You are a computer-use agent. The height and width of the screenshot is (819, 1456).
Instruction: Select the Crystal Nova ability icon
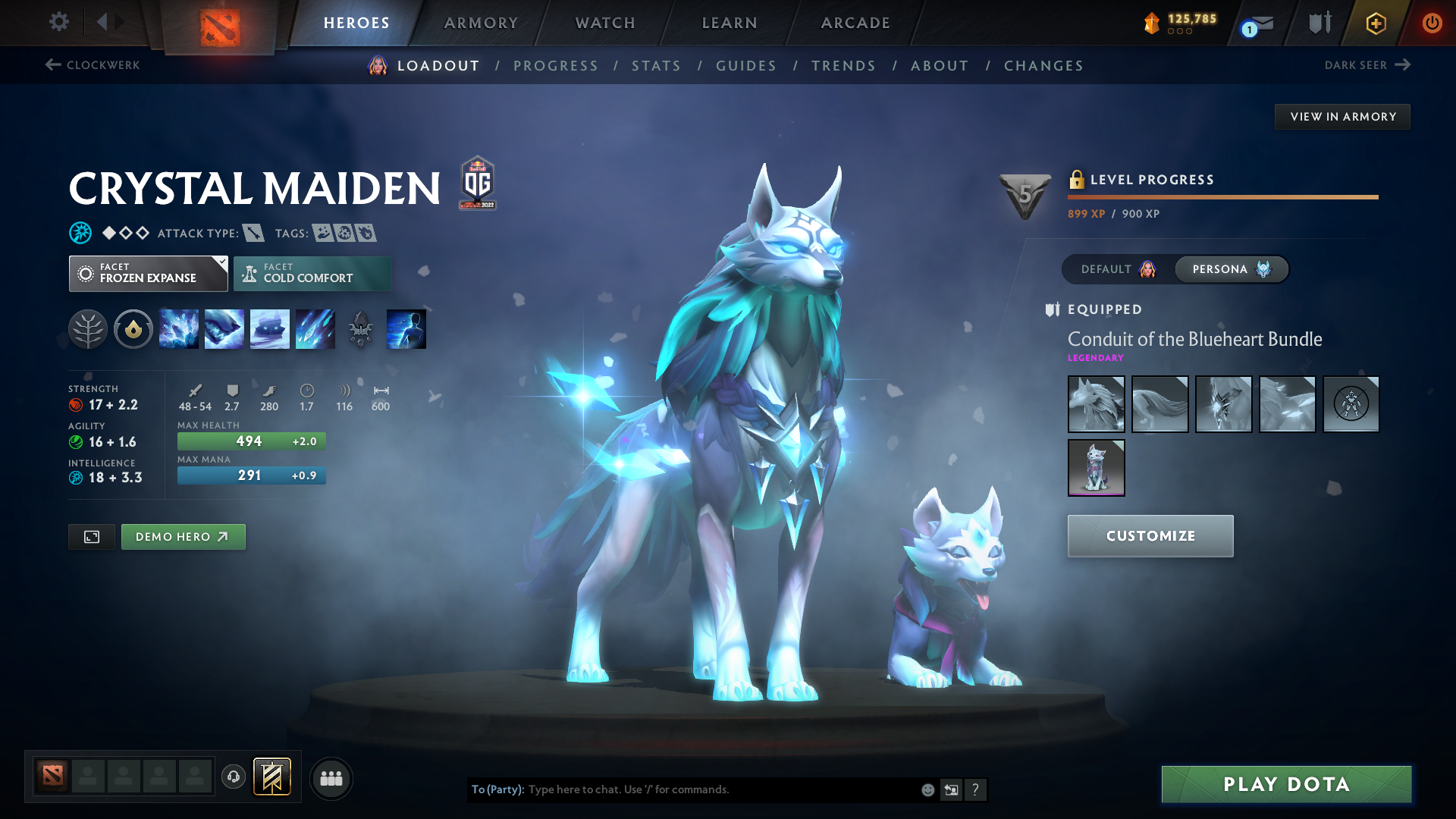coord(178,328)
